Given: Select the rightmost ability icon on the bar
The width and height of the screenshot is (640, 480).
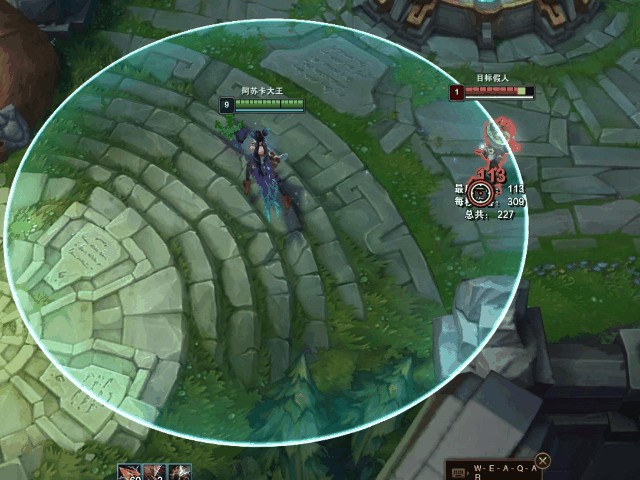Looking at the screenshot, I should (180, 472).
